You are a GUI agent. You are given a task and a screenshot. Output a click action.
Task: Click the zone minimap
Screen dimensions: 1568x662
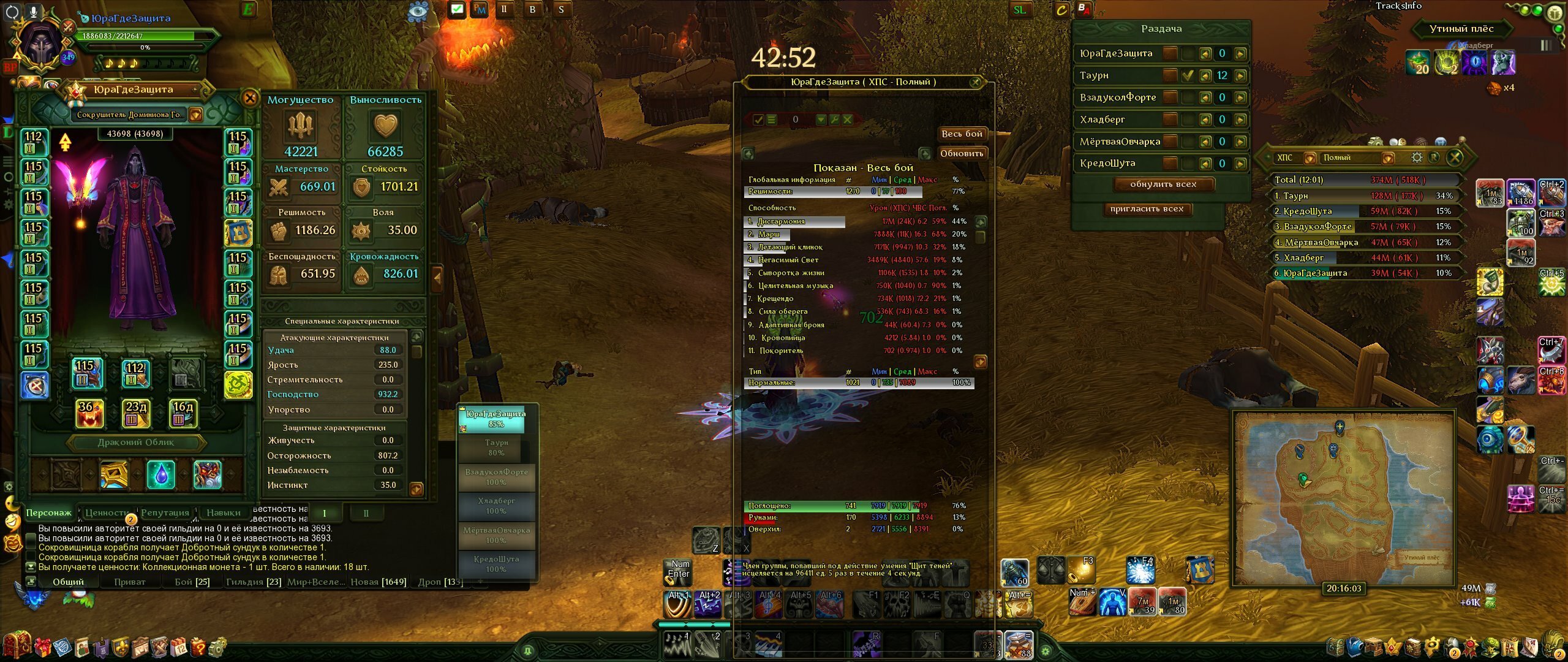(1343, 496)
